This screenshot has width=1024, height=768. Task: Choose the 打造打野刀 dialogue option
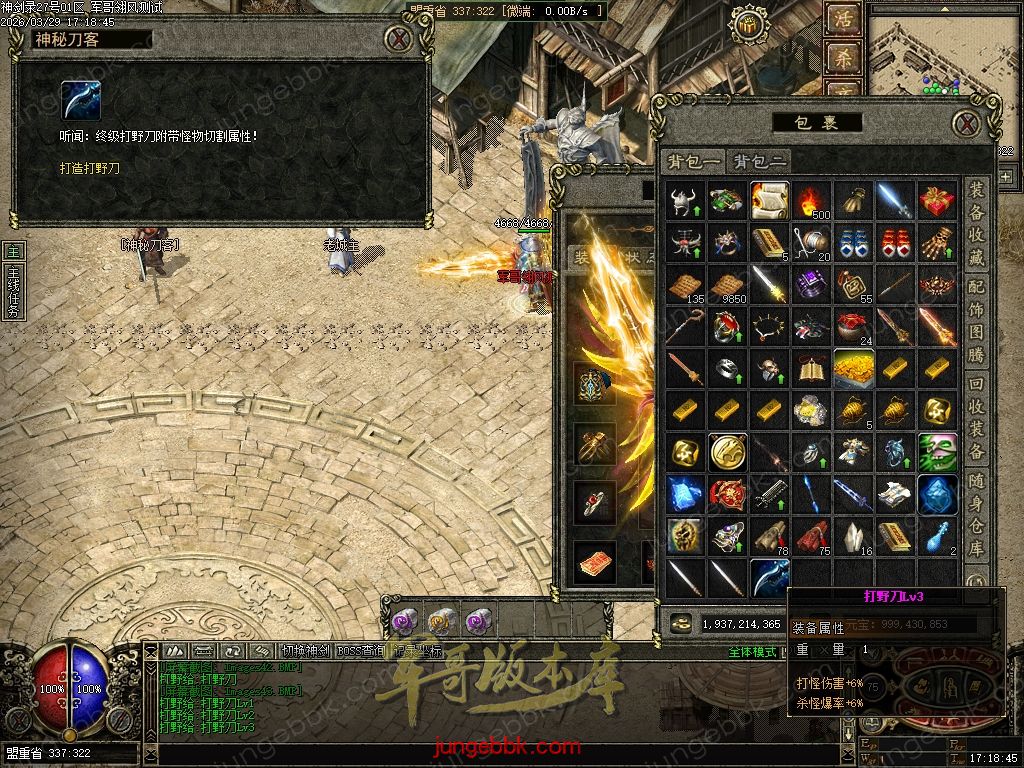tap(89, 168)
